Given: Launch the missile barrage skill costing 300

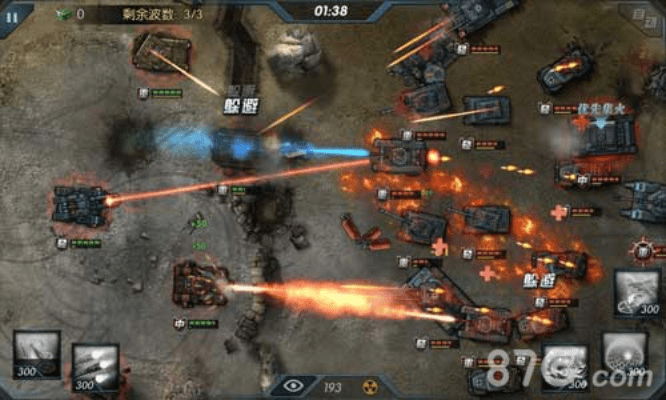Looking at the screenshot, I should tap(95, 367).
